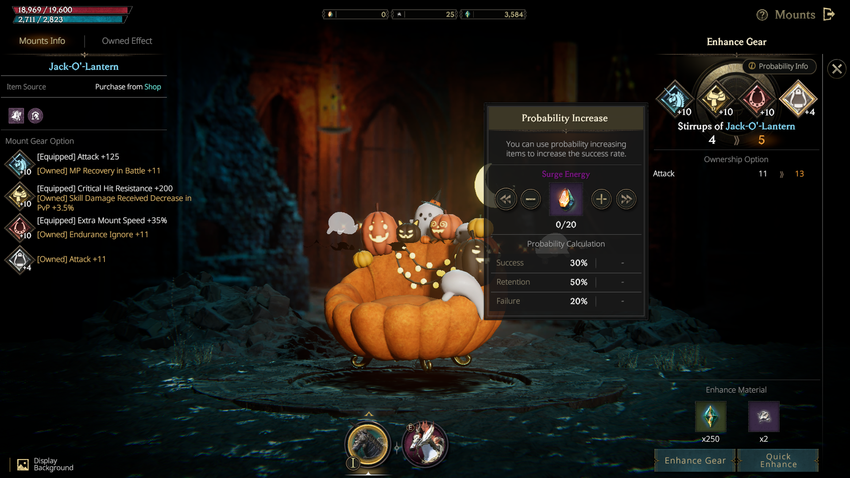Set Surge Energy to maximum amount
The image size is (850, 478).
[626, 199]
